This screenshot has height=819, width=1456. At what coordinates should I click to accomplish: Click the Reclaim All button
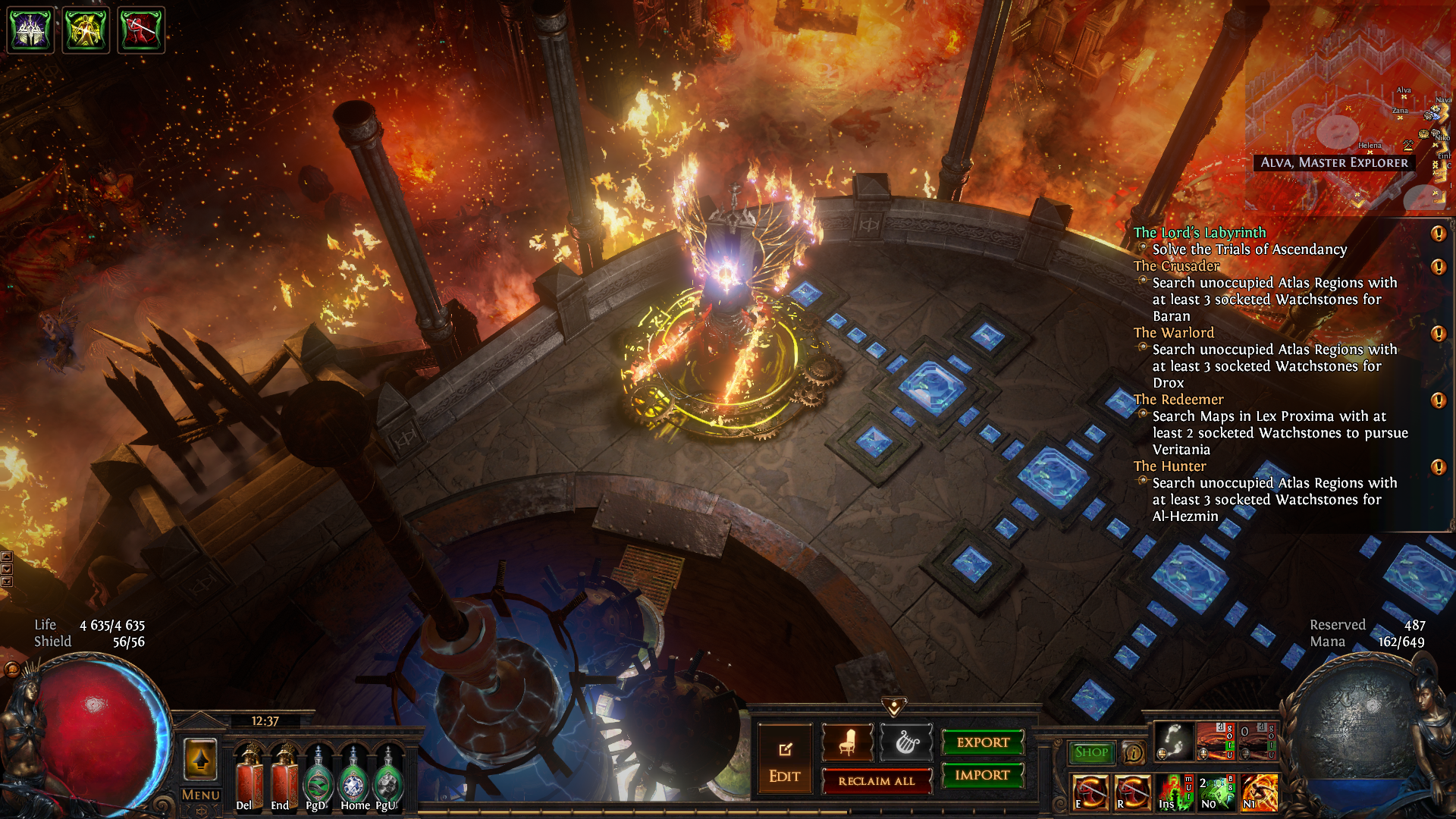tap(877, 781)
